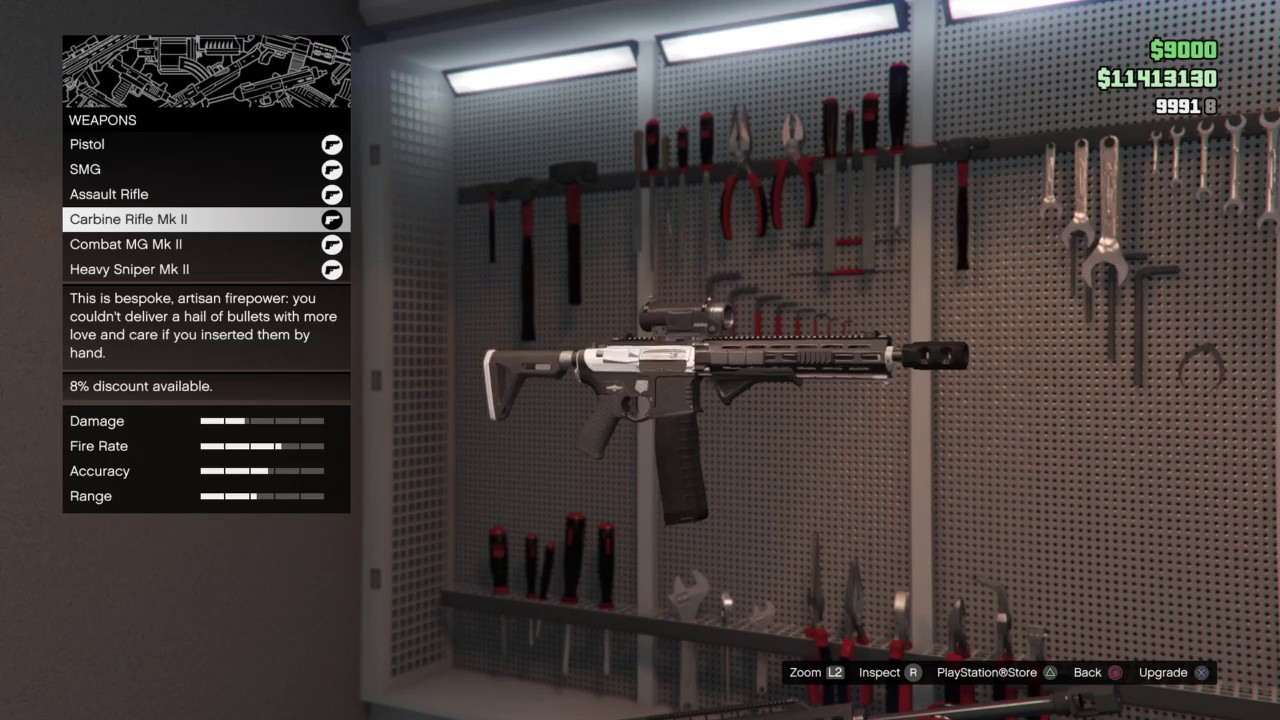Click the triangle PlayStation Store icon
Image resolution: width=1280 pixels, height=720 pixels.
tap(1050, 672)
